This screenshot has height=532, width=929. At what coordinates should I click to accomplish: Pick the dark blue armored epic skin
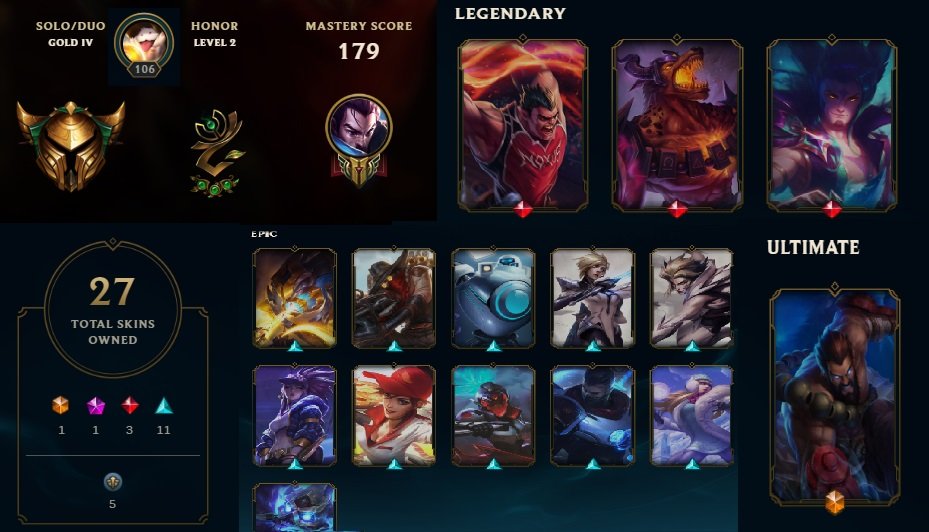592,415
